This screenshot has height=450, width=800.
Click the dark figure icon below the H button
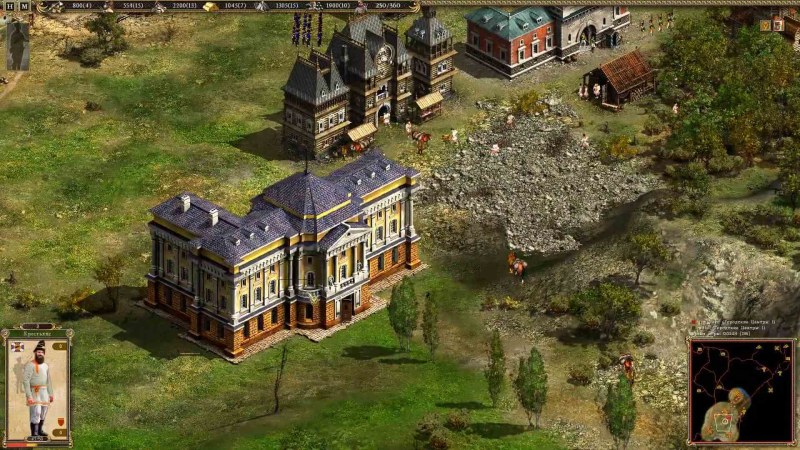pyautogui.click(x=18, y=44)
